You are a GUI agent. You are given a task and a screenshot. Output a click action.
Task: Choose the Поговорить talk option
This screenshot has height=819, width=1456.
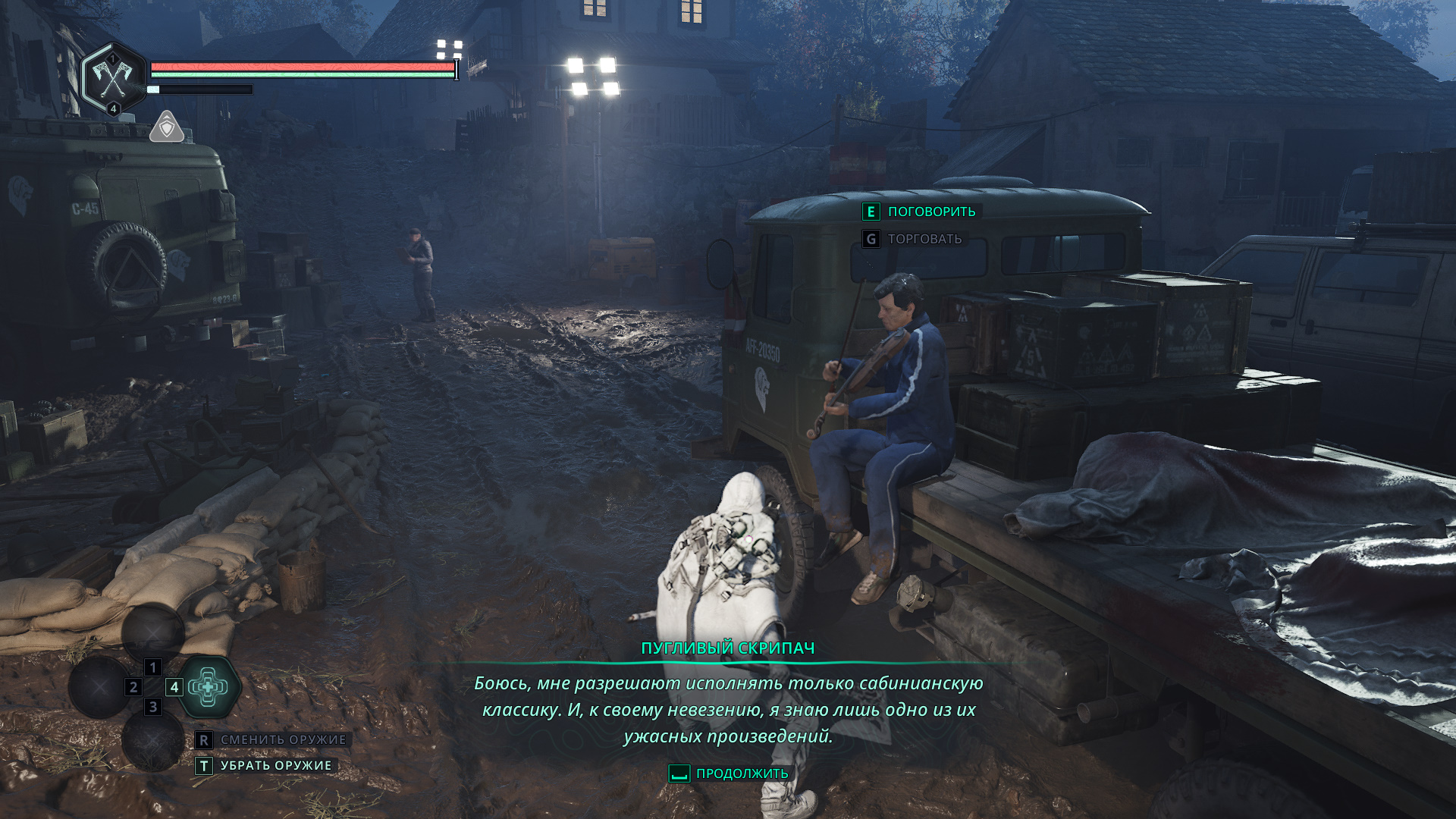[x=921, y=212]
